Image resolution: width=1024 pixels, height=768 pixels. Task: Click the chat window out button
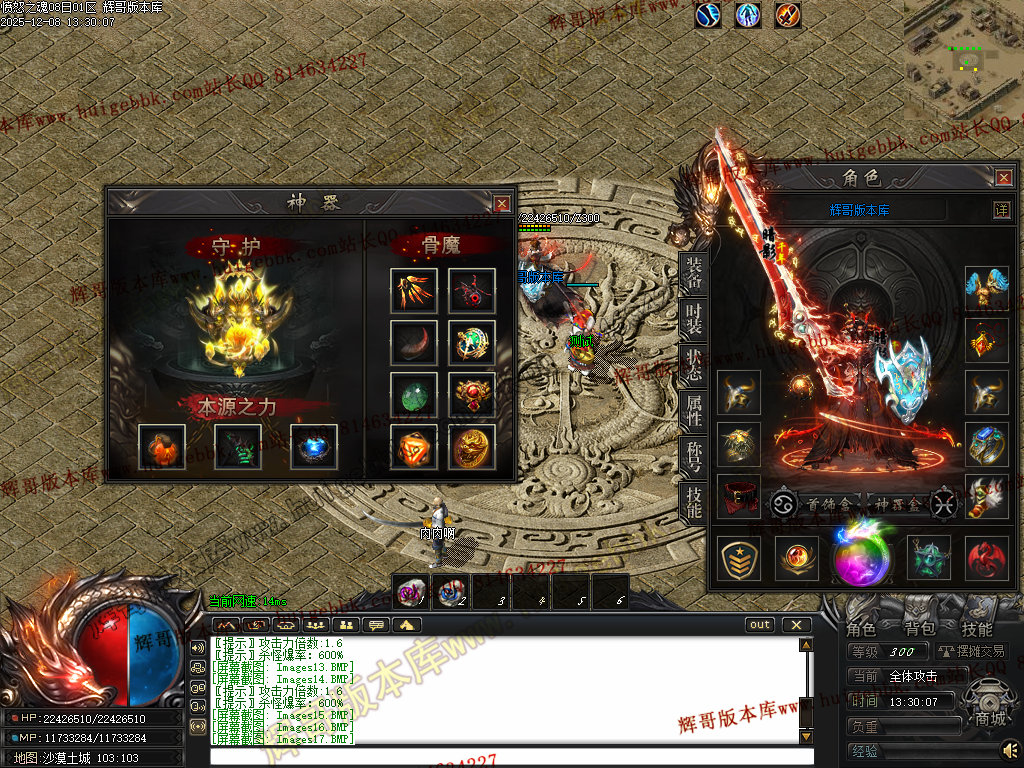[x=760, y=625]
